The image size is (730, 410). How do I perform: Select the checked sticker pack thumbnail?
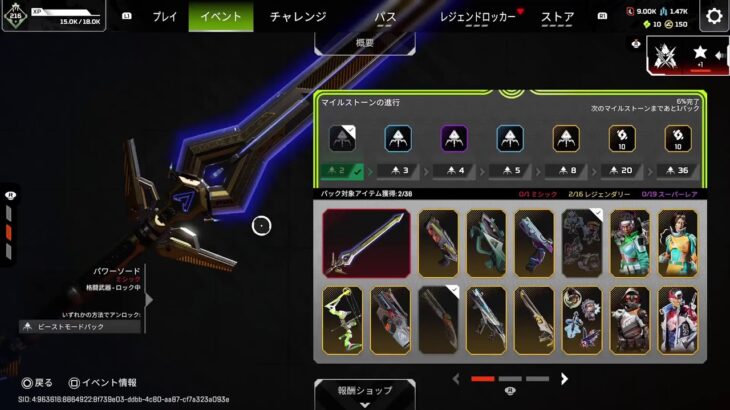pyautogui.click(x=582, y=243)
